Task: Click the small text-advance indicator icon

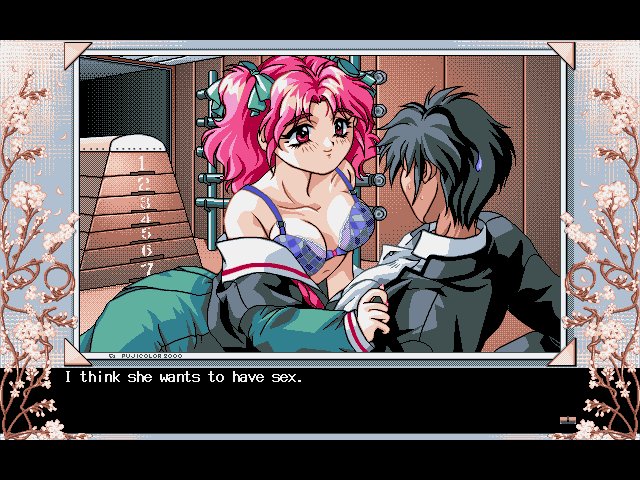Action: pyautogui.click(x=568, y=421)
